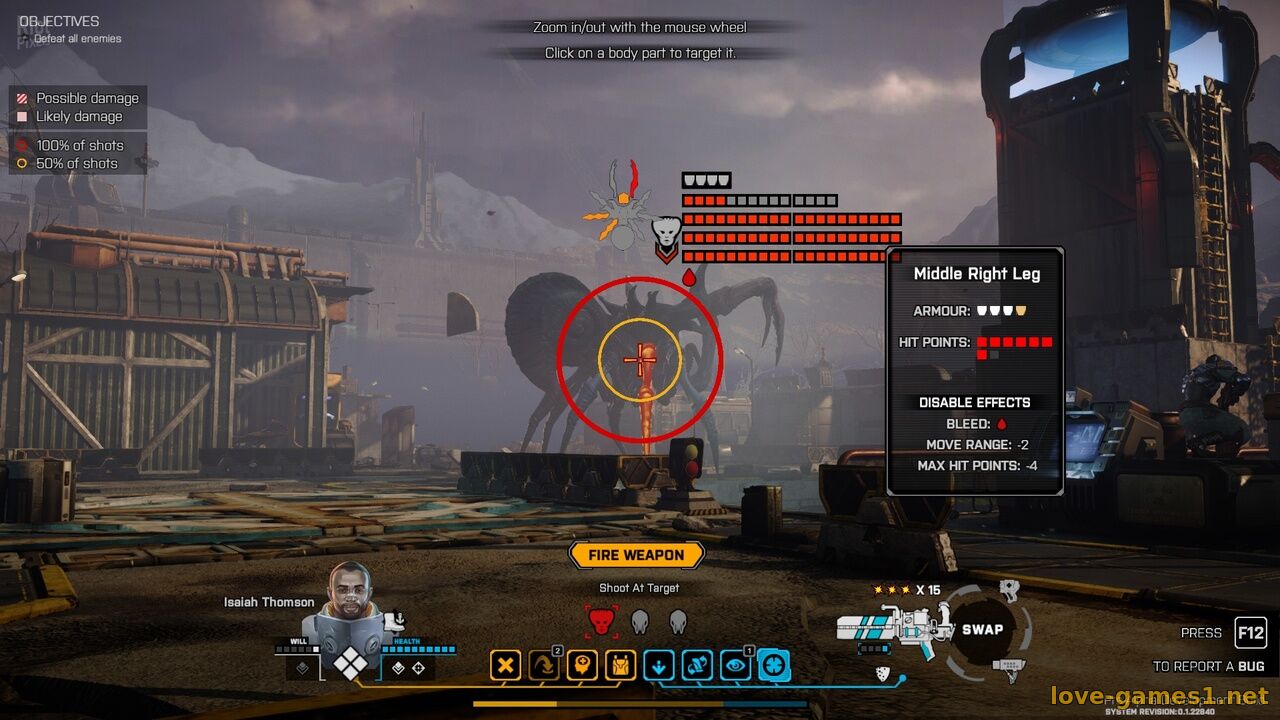Screen dimensions: 1280x720
Task: Open Isaiah Thomson's portrait
Action: click(x=350, y=605)
